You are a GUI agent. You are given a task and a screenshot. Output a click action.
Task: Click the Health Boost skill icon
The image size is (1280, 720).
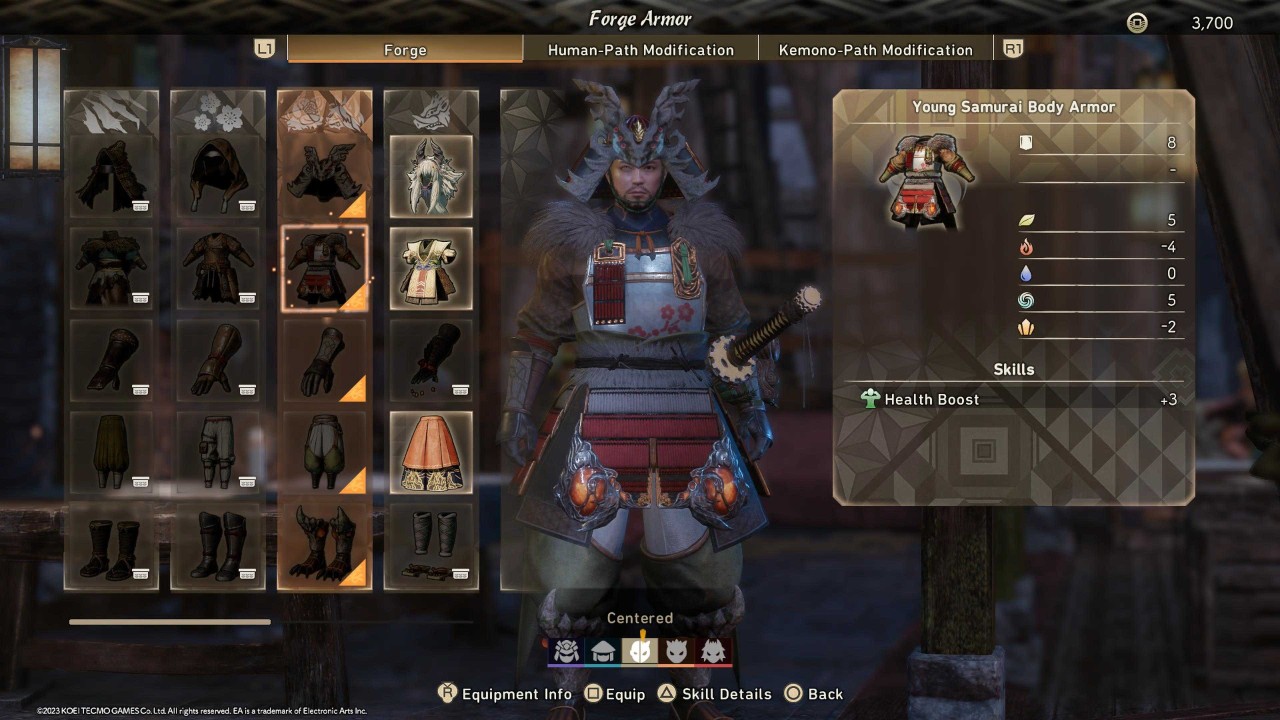869,399
